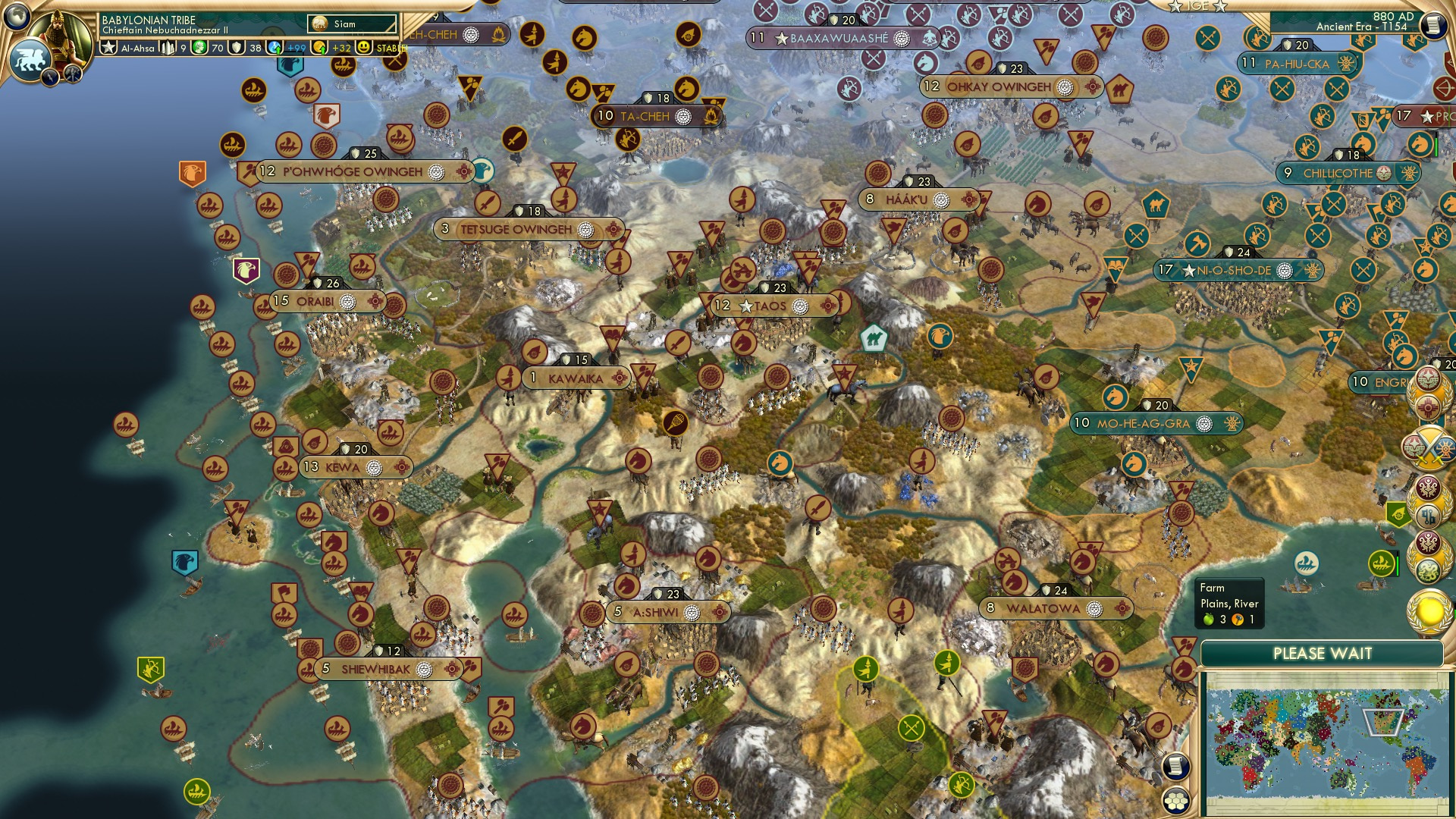Click the globe icon in top-left corner
The image size is (1456, 819).
point(16,17)
